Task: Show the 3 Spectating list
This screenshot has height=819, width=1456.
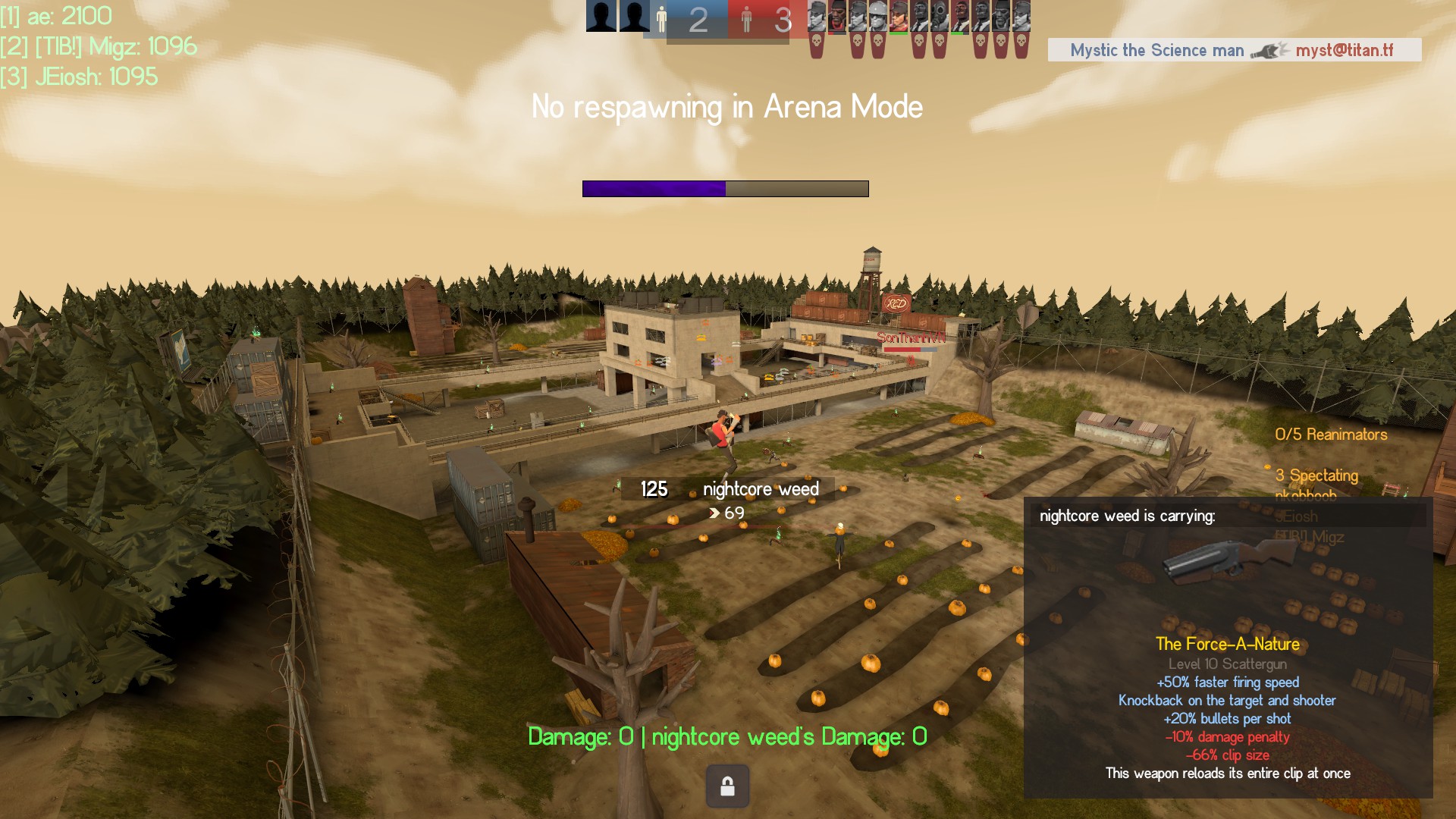Action: click(x=1316, y=475)
